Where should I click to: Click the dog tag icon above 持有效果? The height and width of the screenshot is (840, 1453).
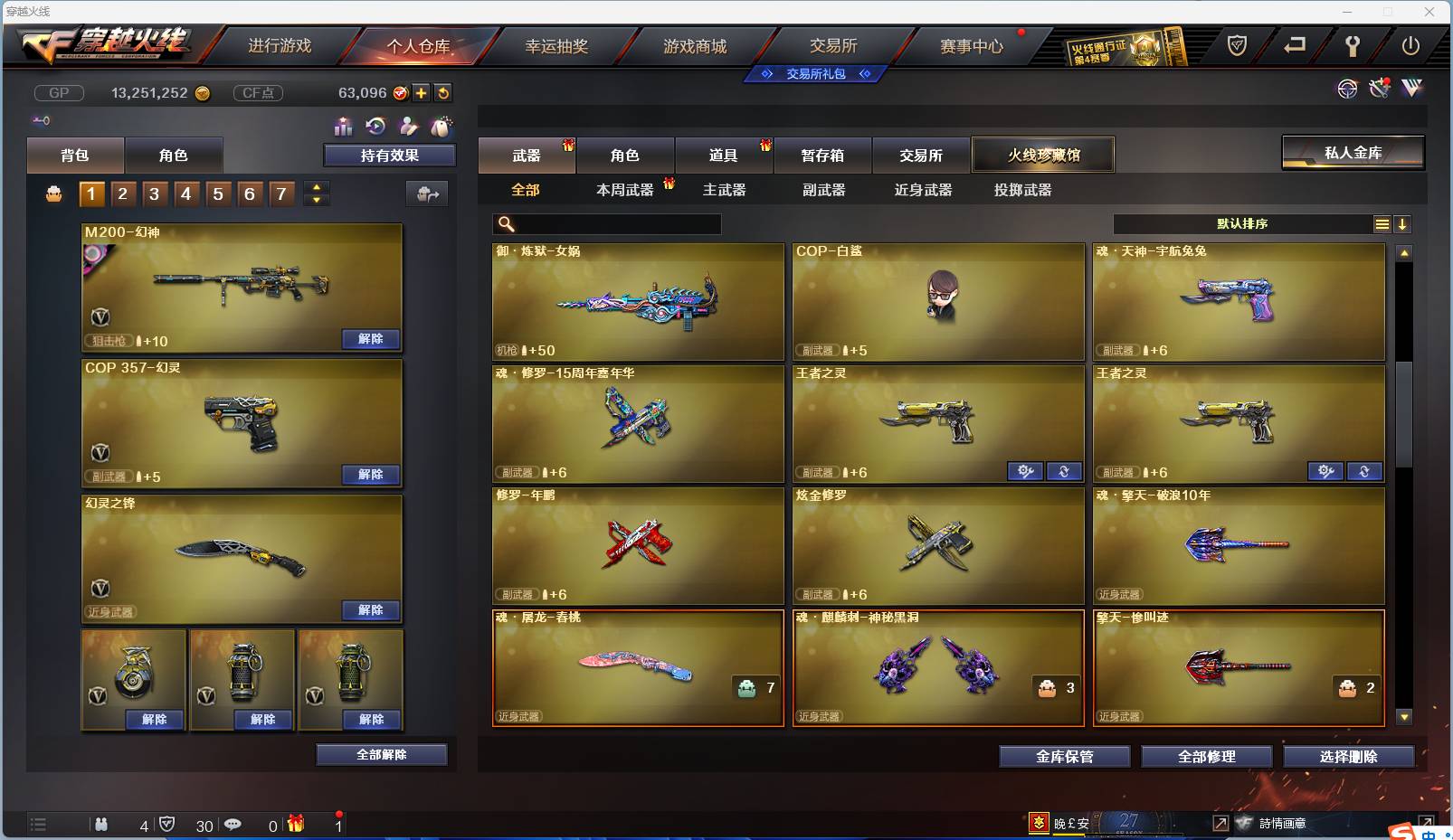pyautogui.click(x=440, y=127)
